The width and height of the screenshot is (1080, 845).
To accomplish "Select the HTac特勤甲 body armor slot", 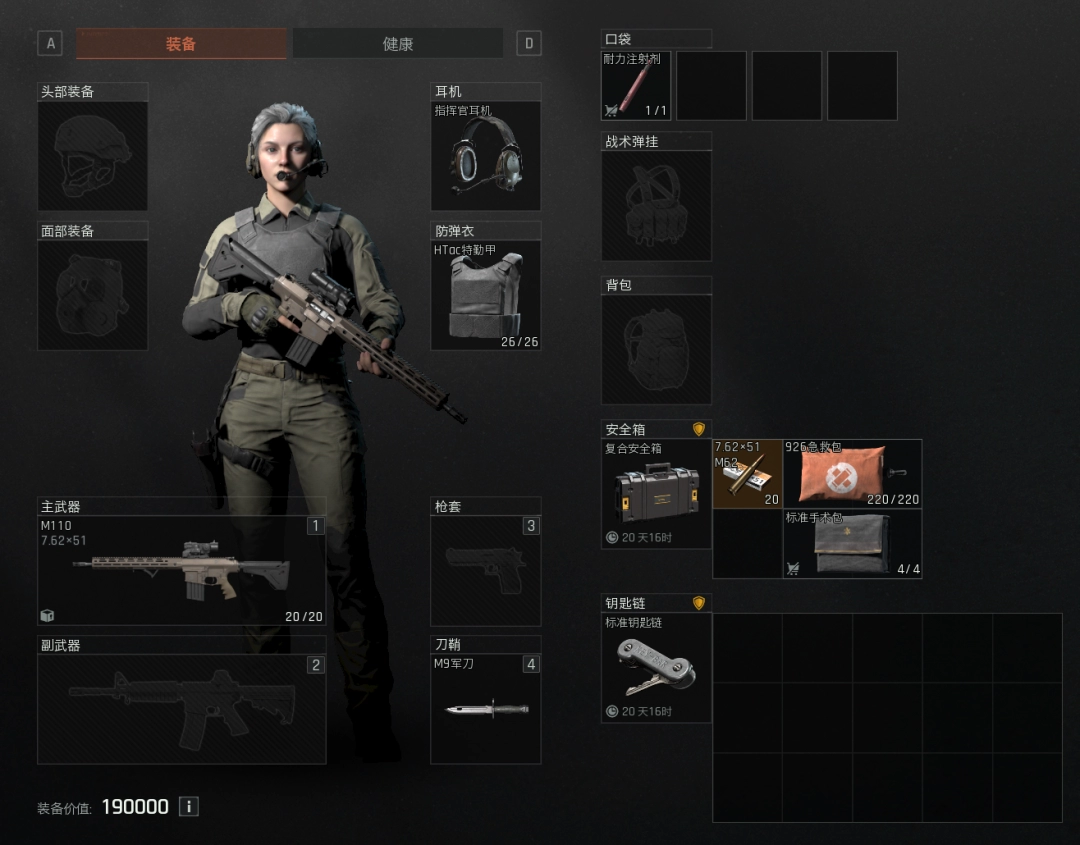I will (x=485, y=295).
